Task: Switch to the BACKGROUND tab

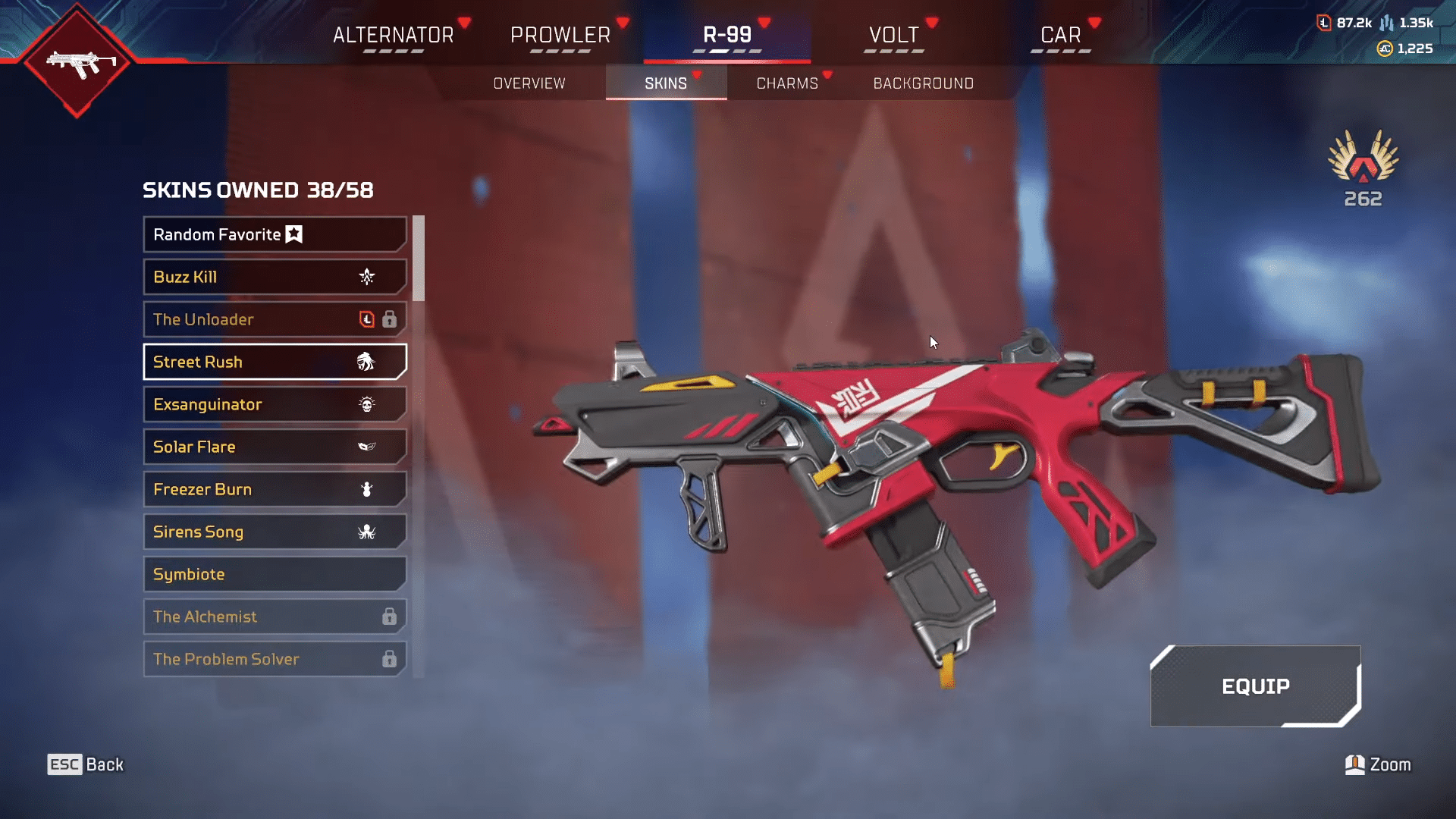Action: click(x=924, y=83)
